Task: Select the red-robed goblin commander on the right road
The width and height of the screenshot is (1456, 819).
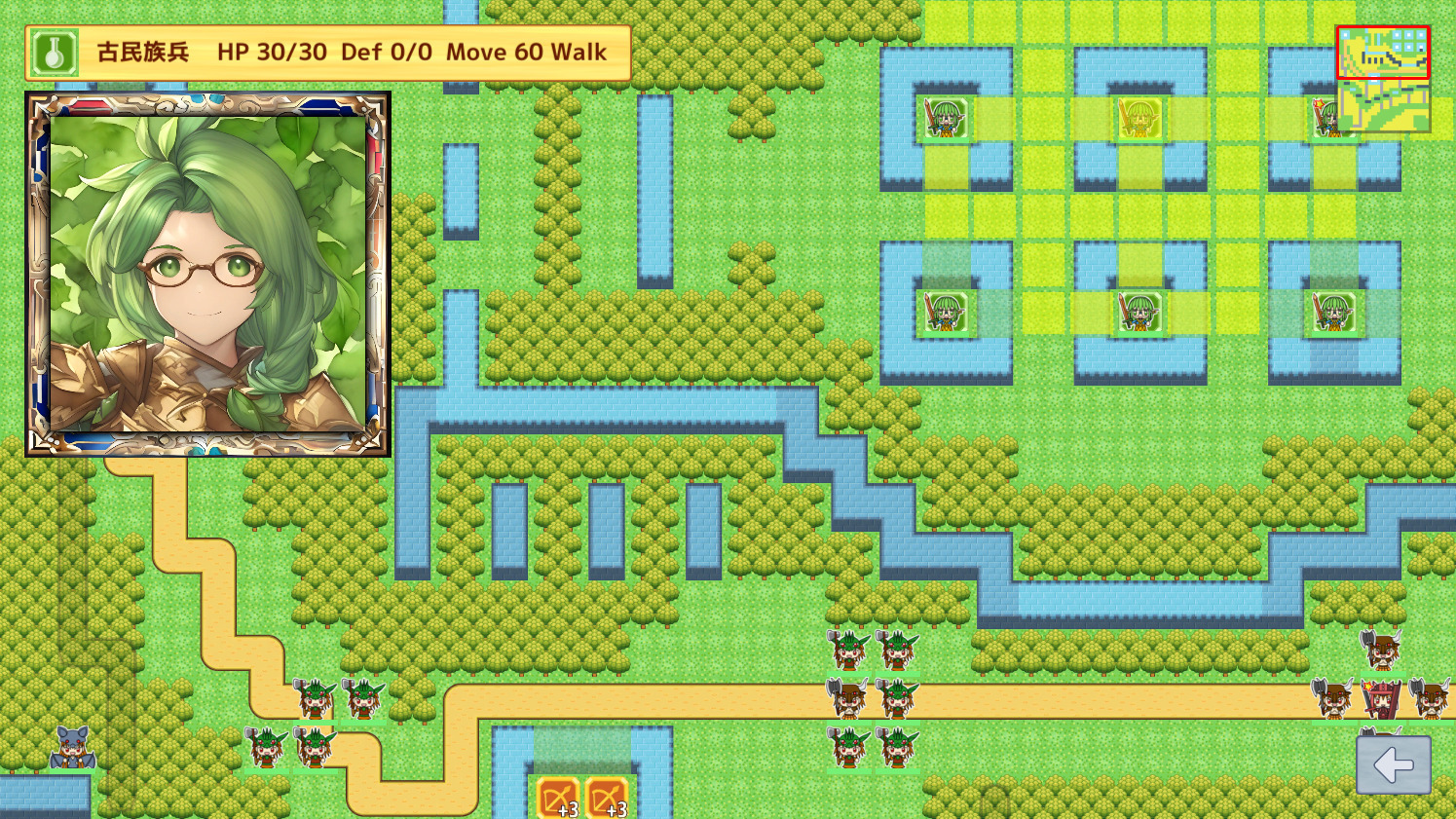Action: point(1381,699)
